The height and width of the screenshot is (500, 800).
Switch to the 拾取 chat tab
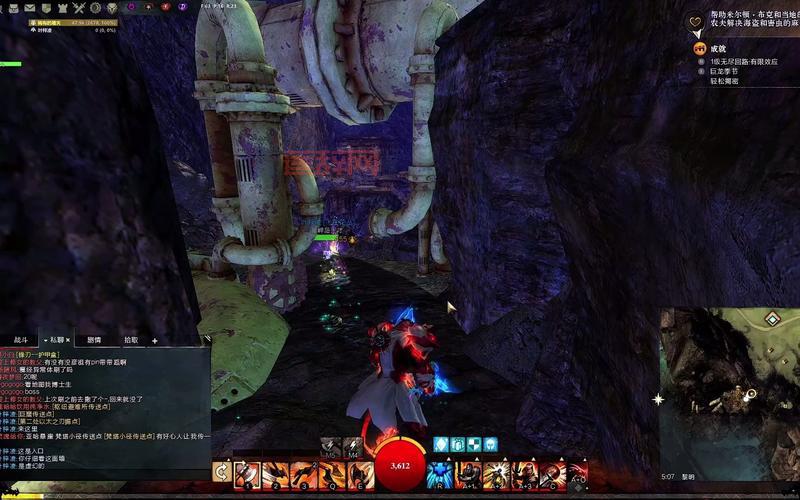pyautogui.click(x=131, y=340)
